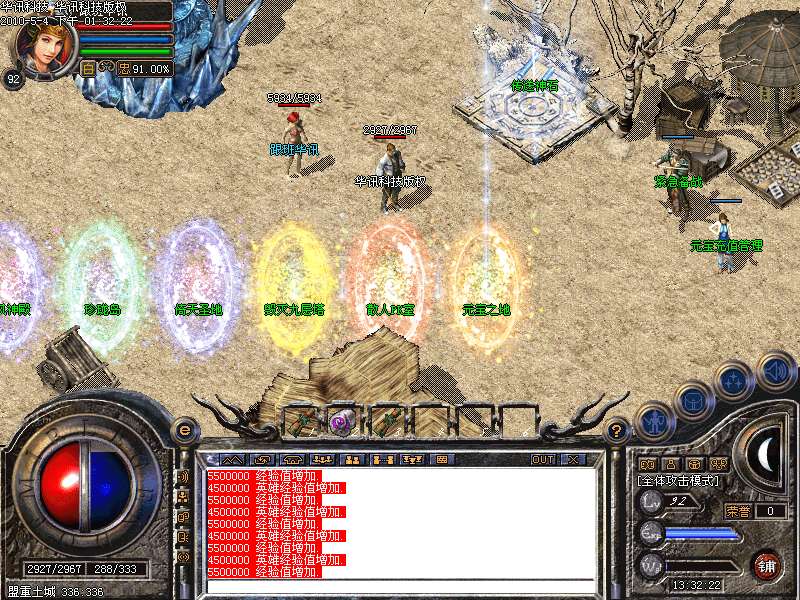Open the character status round button
This screenshot has width=800, height=600.
coord(654,422)
